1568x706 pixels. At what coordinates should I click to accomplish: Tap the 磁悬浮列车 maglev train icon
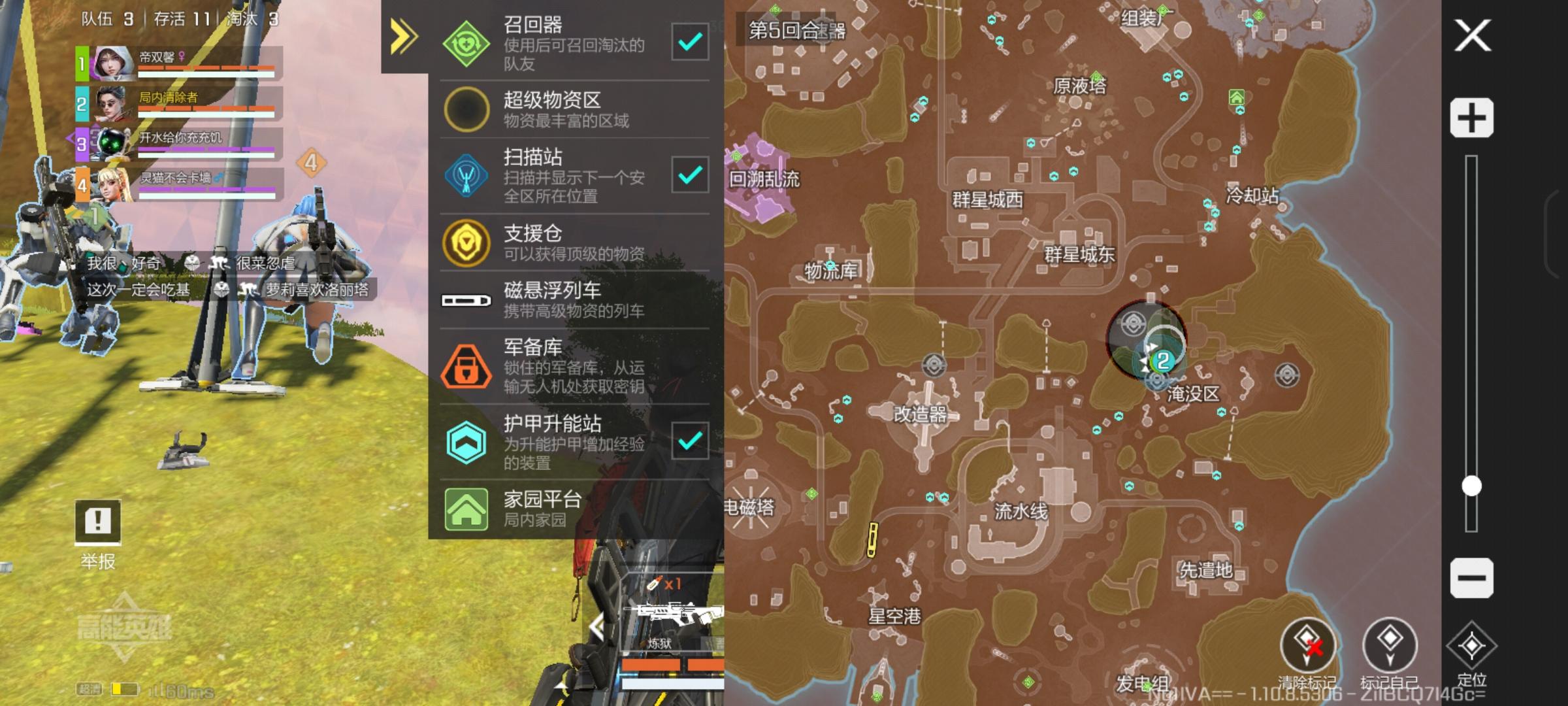[x=466, y=301]
